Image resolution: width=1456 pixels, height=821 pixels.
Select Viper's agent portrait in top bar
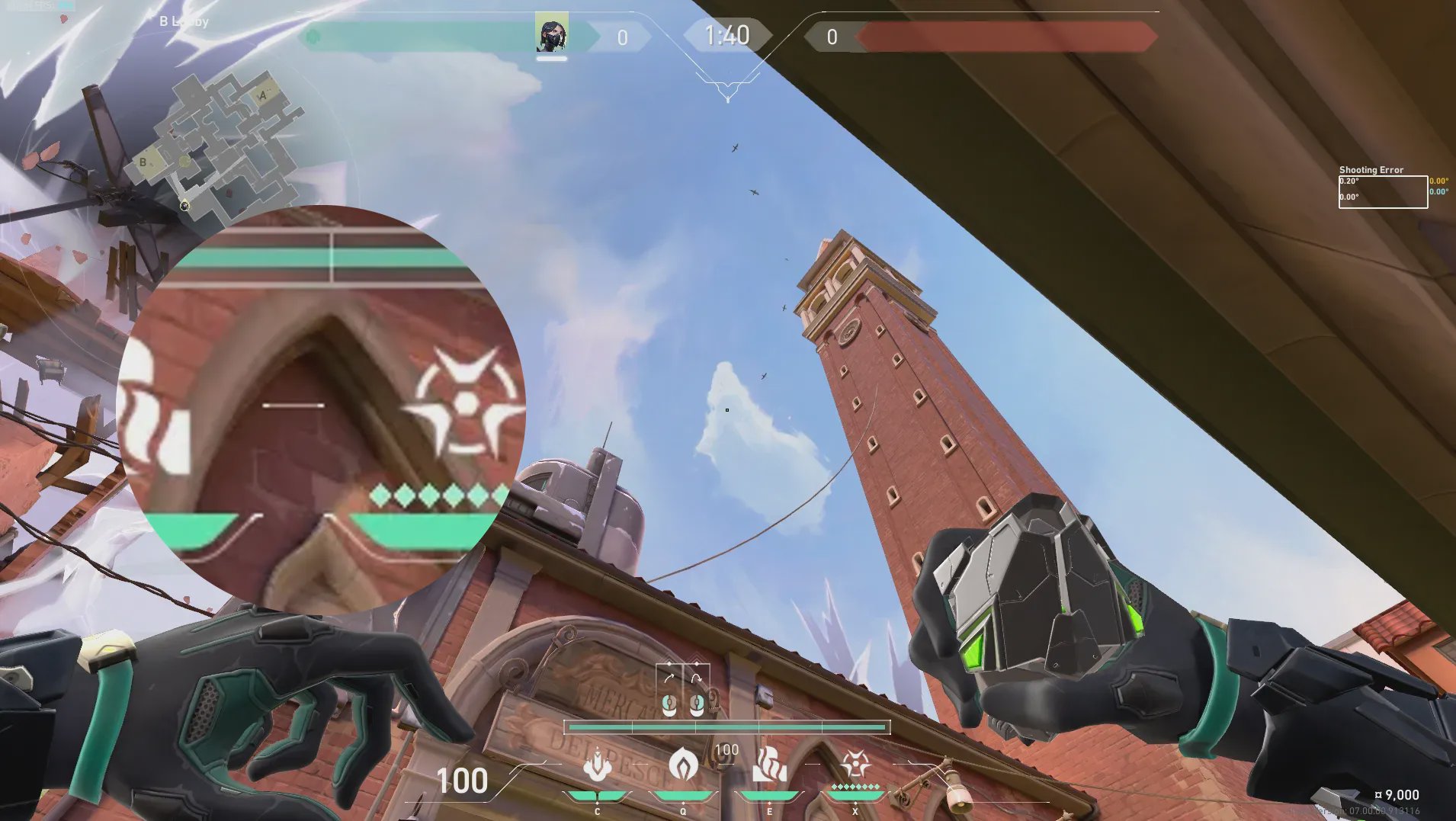[551, 33]
